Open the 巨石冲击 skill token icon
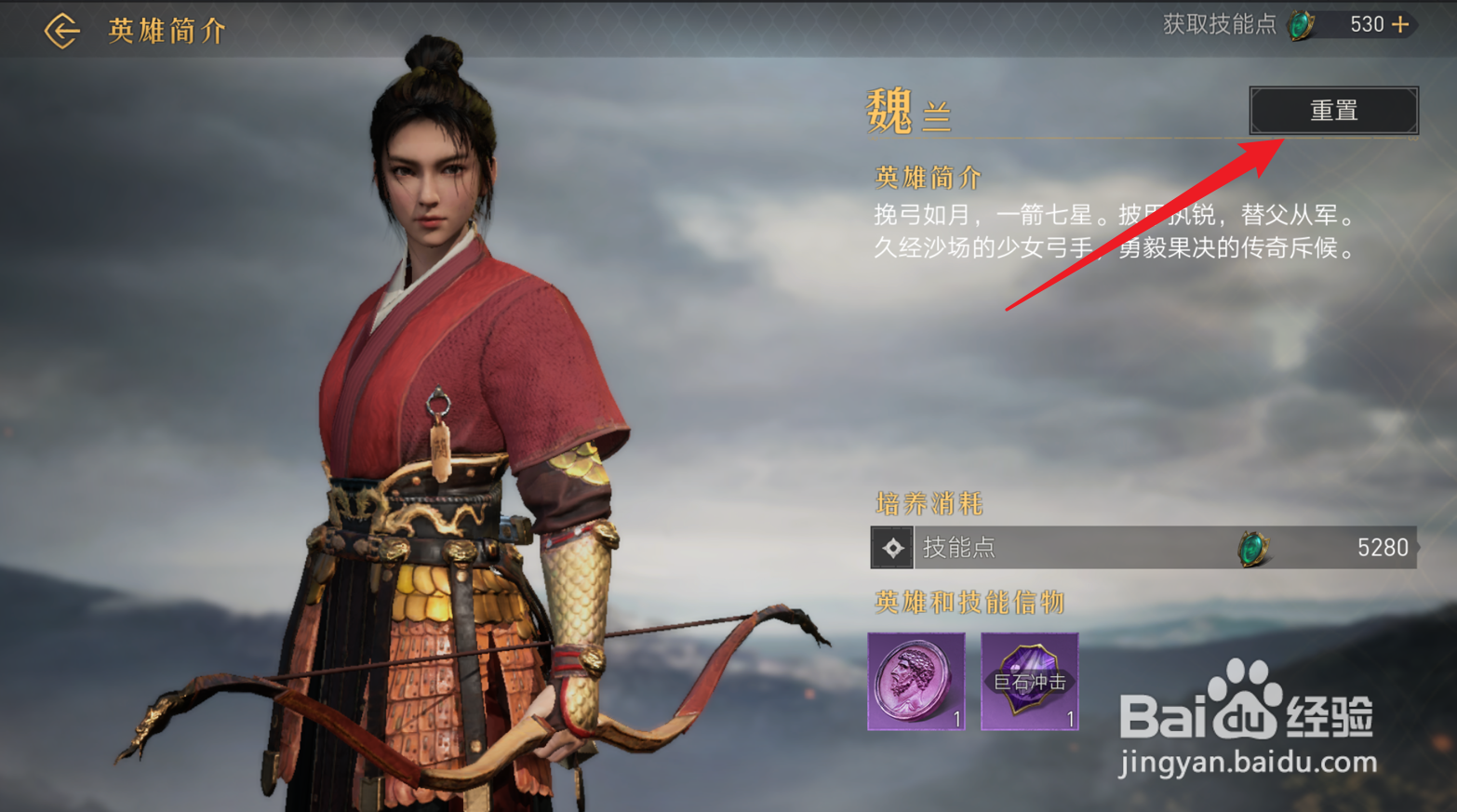1457x812 pixels. pos(1030,682)
